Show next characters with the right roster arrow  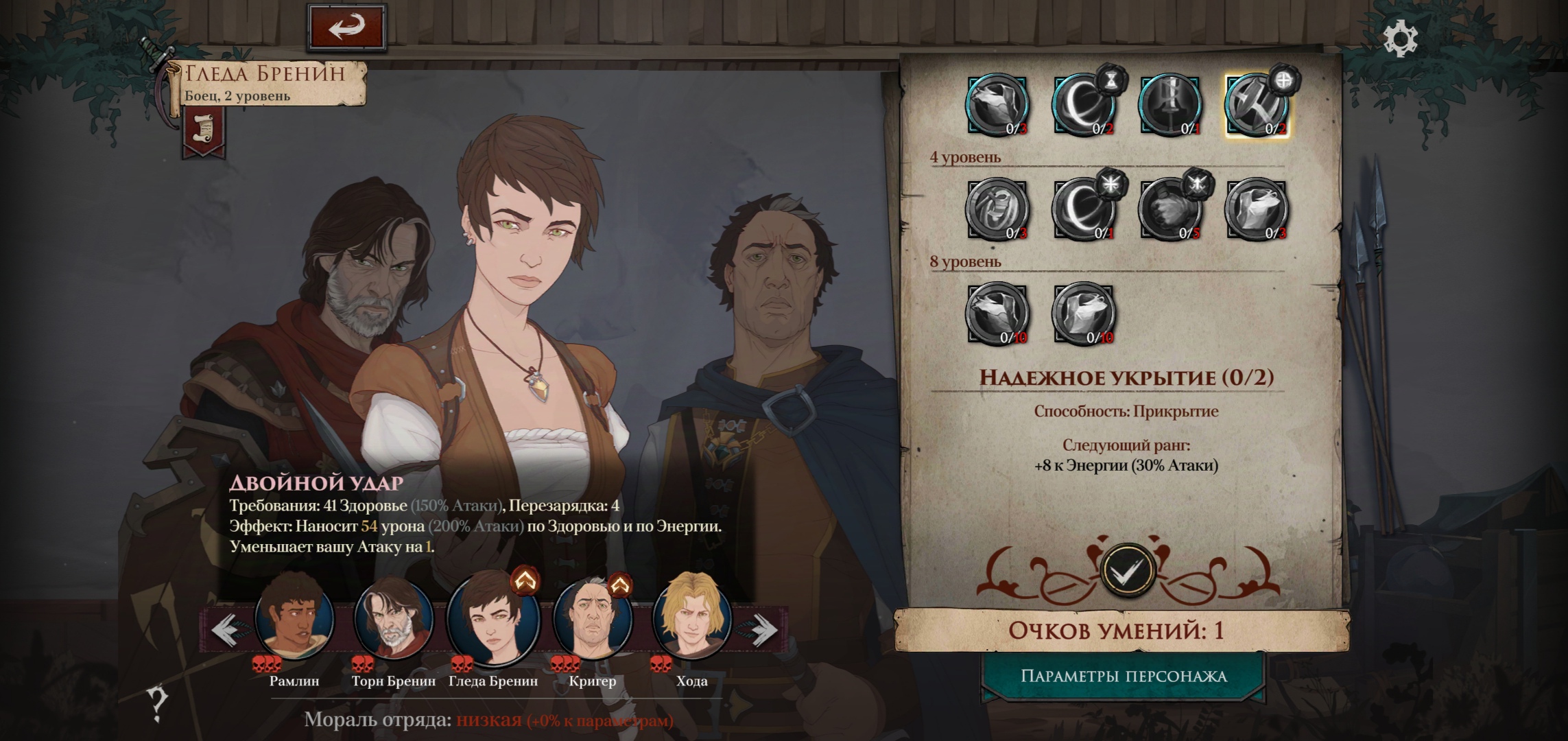(x=760, y=629)
